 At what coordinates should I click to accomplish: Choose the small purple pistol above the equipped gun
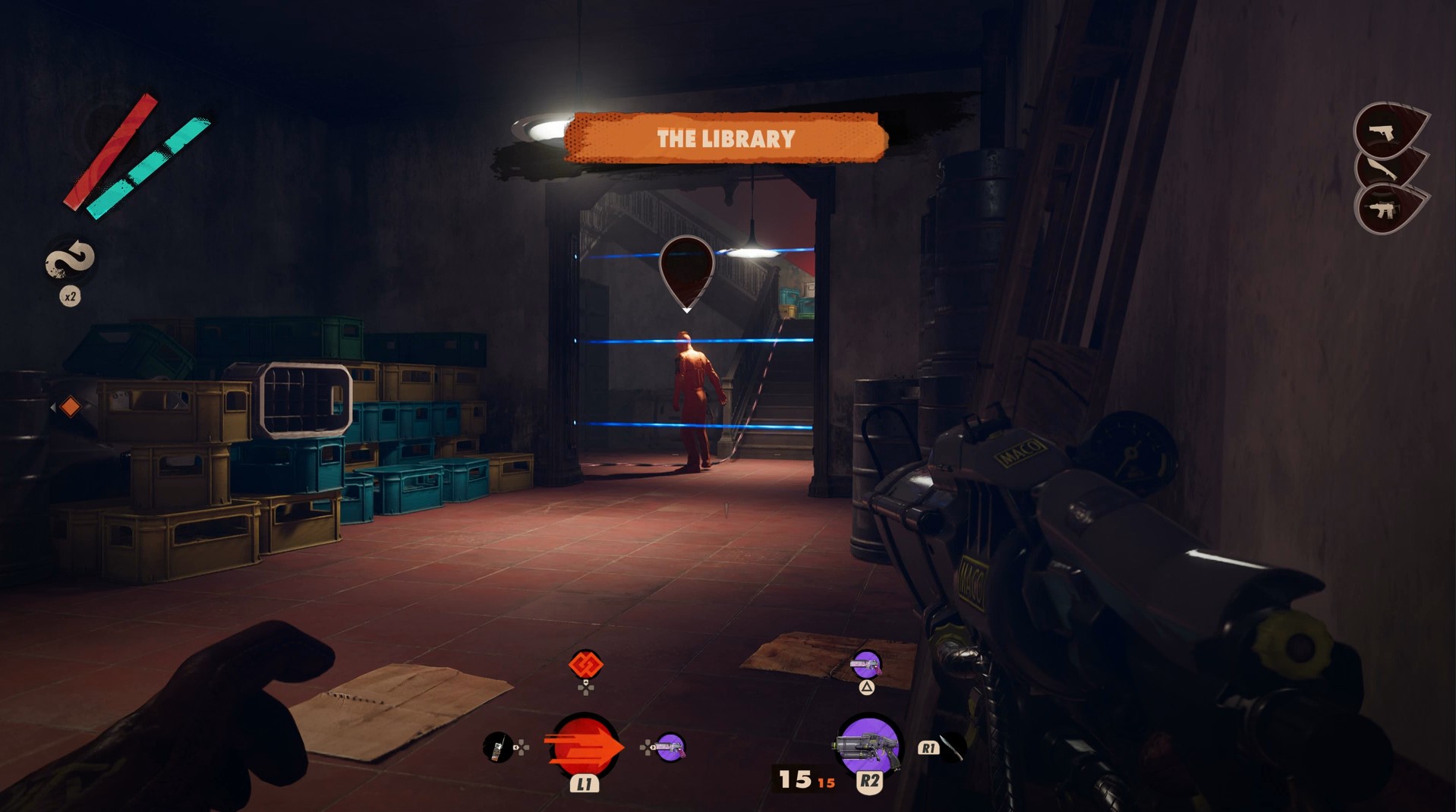tap(866, 666)
